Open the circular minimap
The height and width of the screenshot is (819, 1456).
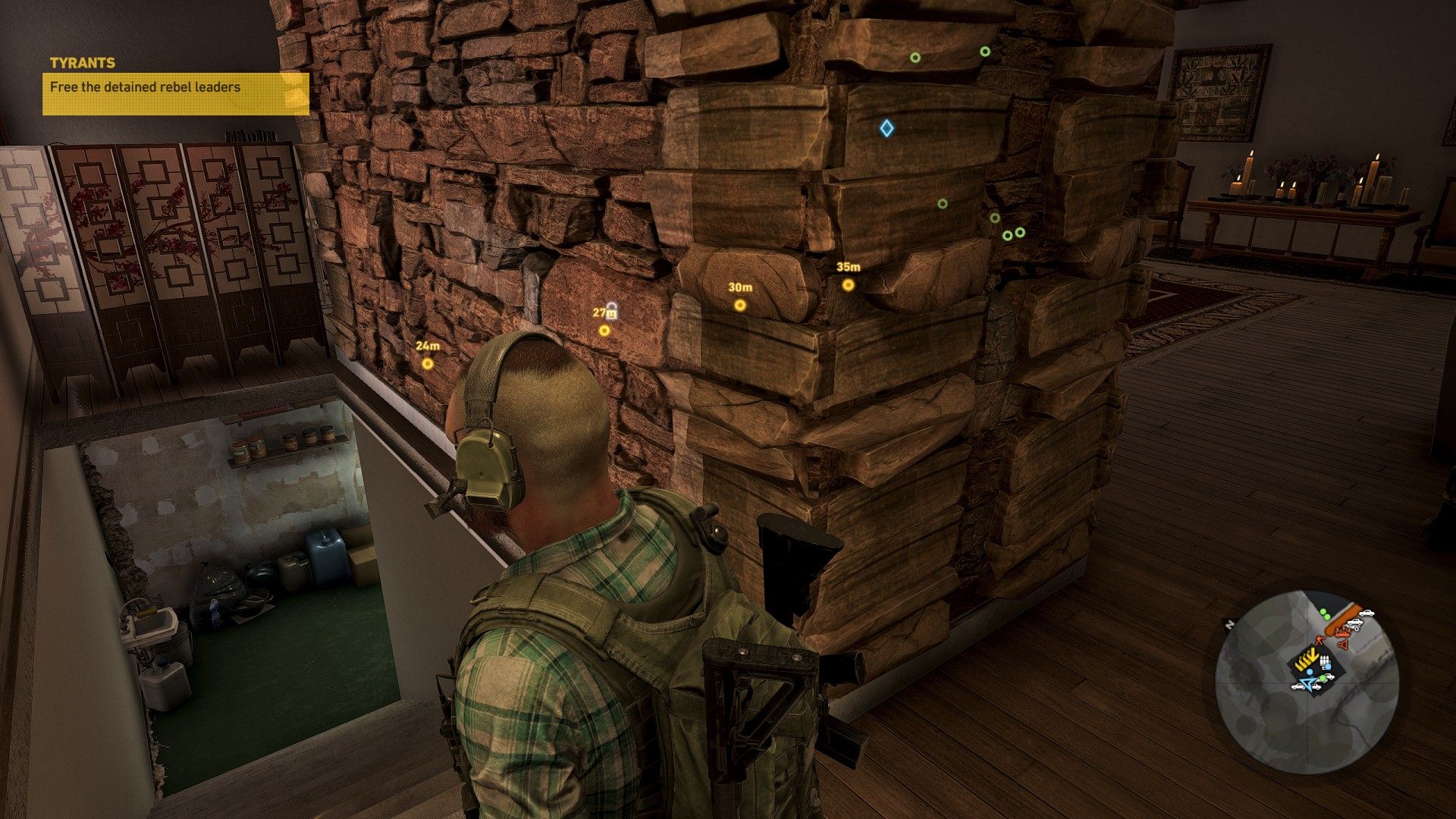point(1307,682)
